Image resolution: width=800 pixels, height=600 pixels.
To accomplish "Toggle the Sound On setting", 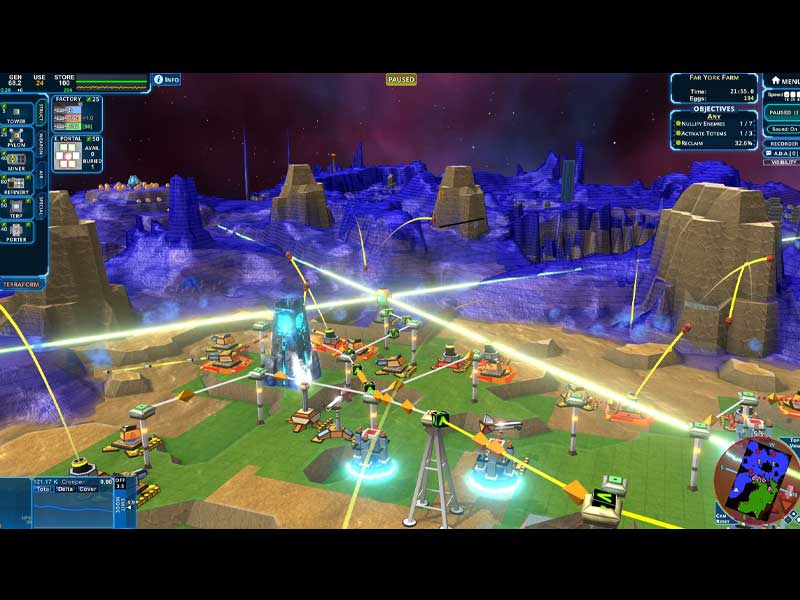I will [x=783, y=129].
